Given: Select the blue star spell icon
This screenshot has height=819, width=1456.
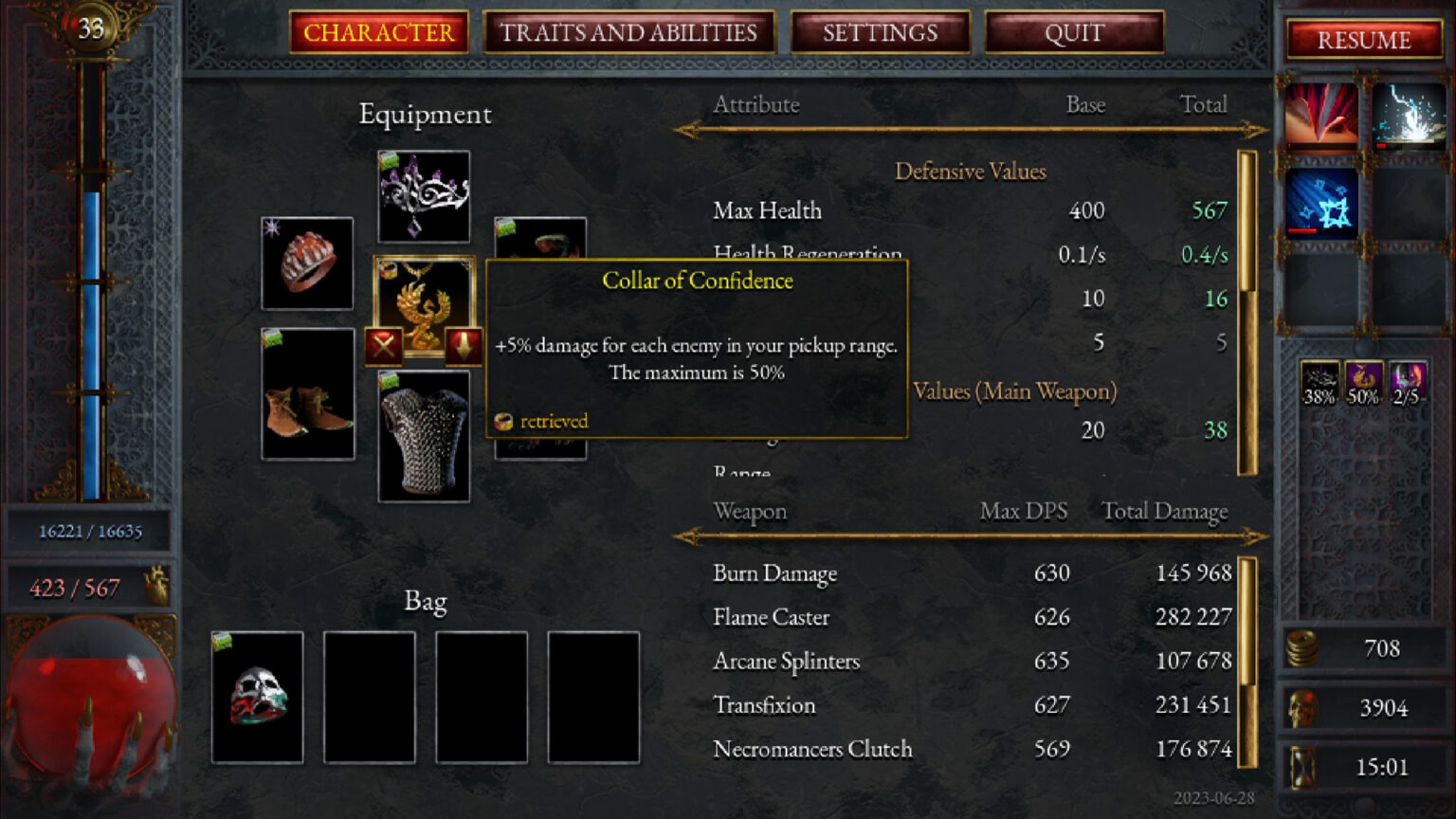Looking at the screenshot, I should (x=1321, y=201).
